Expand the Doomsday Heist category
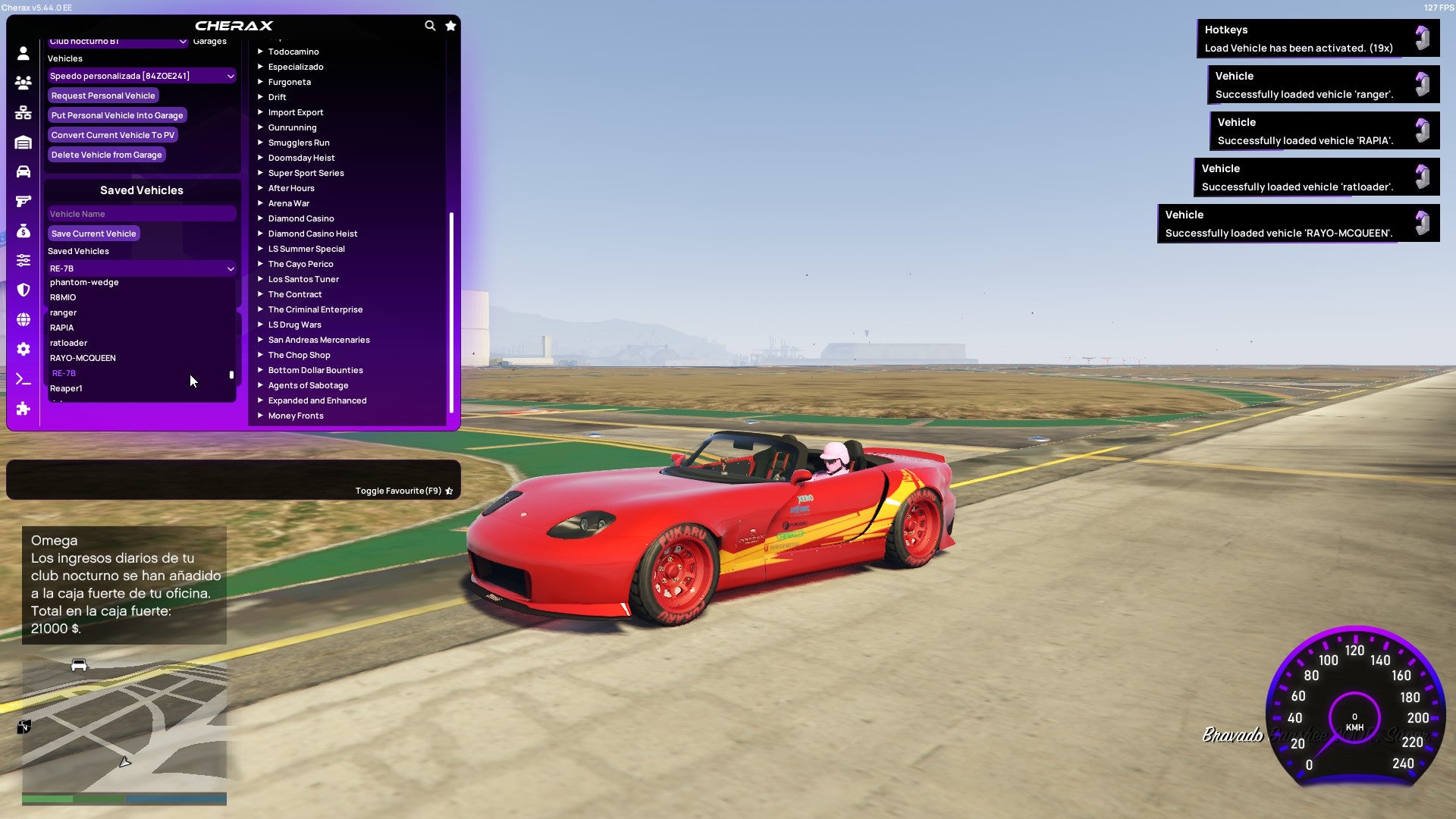Screen dimensions: 1456x819 pyautogui.click(x=300, y=158)
